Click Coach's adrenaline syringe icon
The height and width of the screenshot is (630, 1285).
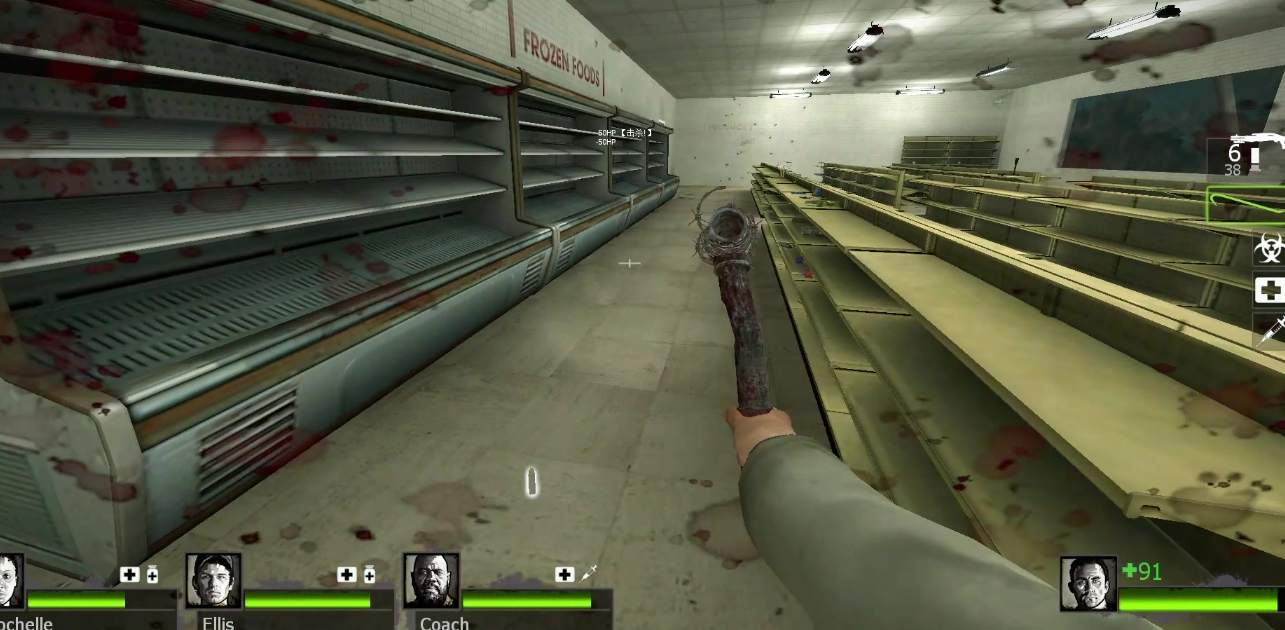(x=589, y=573)
